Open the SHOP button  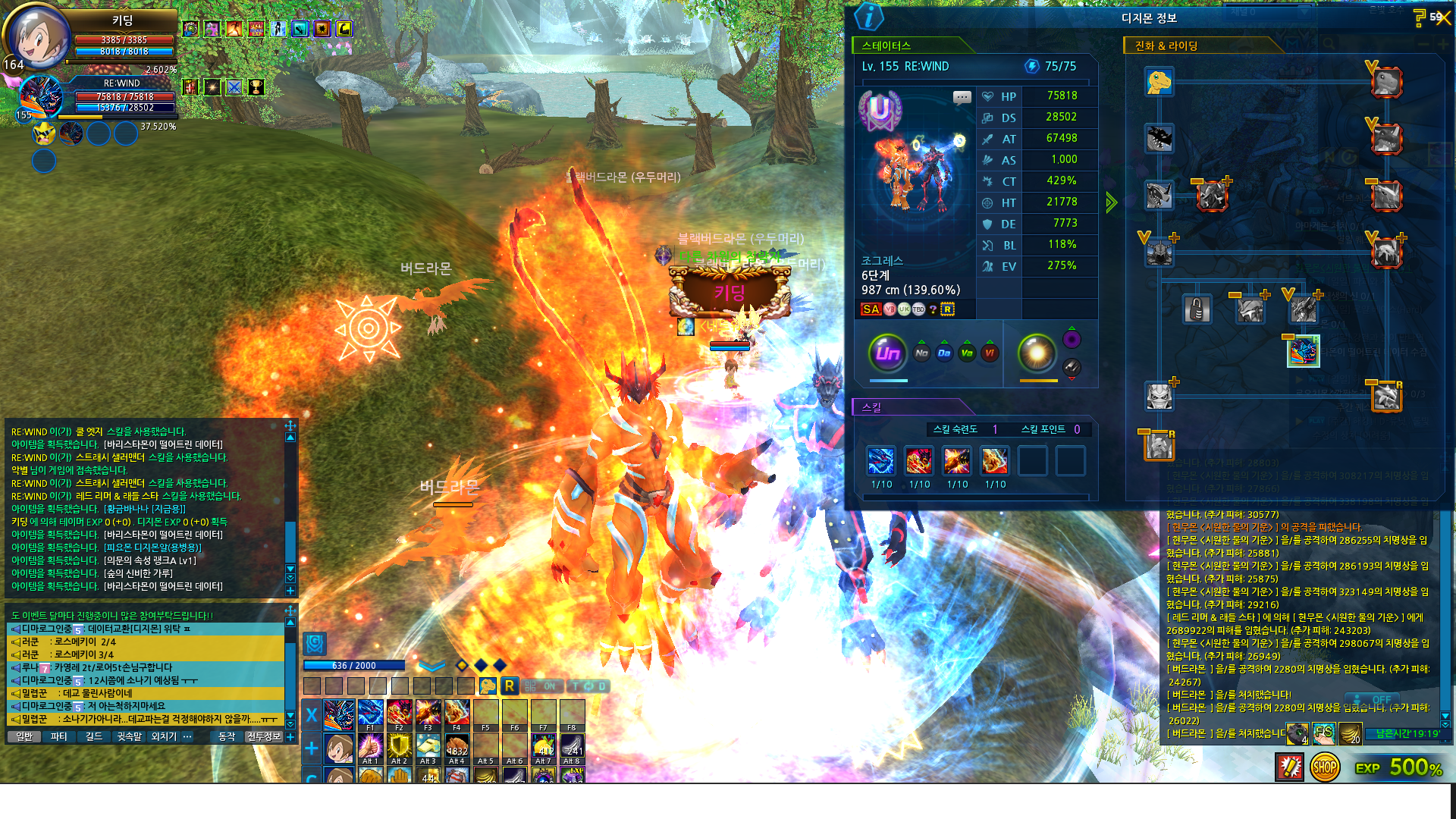1324,767
